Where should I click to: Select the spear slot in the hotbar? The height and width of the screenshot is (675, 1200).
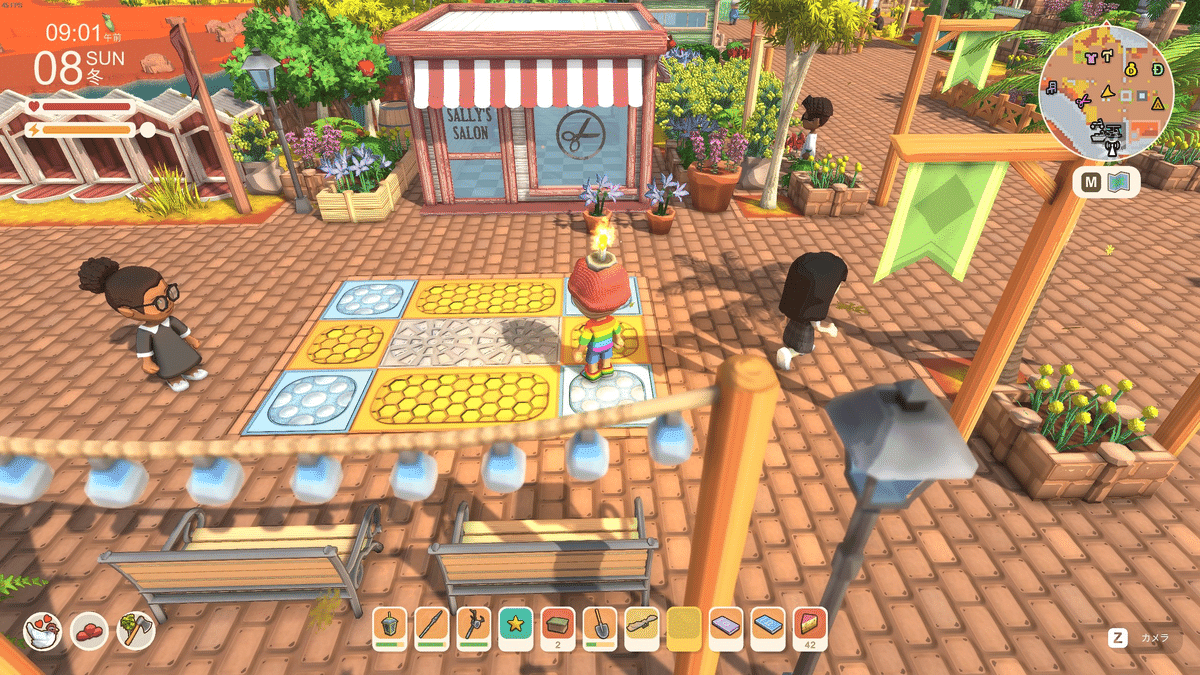pyautogui.click(x=431, y=628)
